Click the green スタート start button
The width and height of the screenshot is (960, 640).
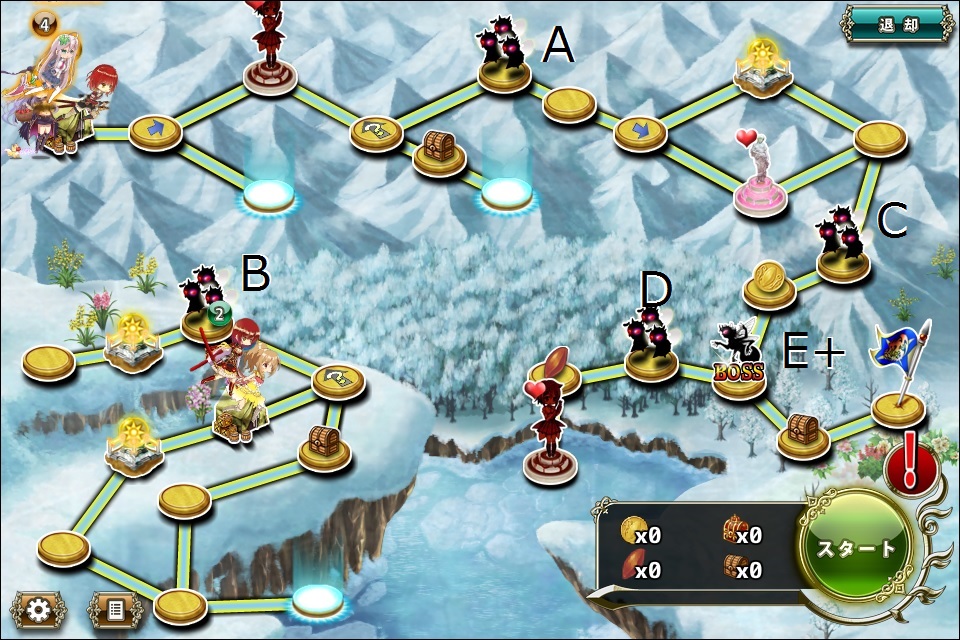pyautogui.click(x=857, y=548)
